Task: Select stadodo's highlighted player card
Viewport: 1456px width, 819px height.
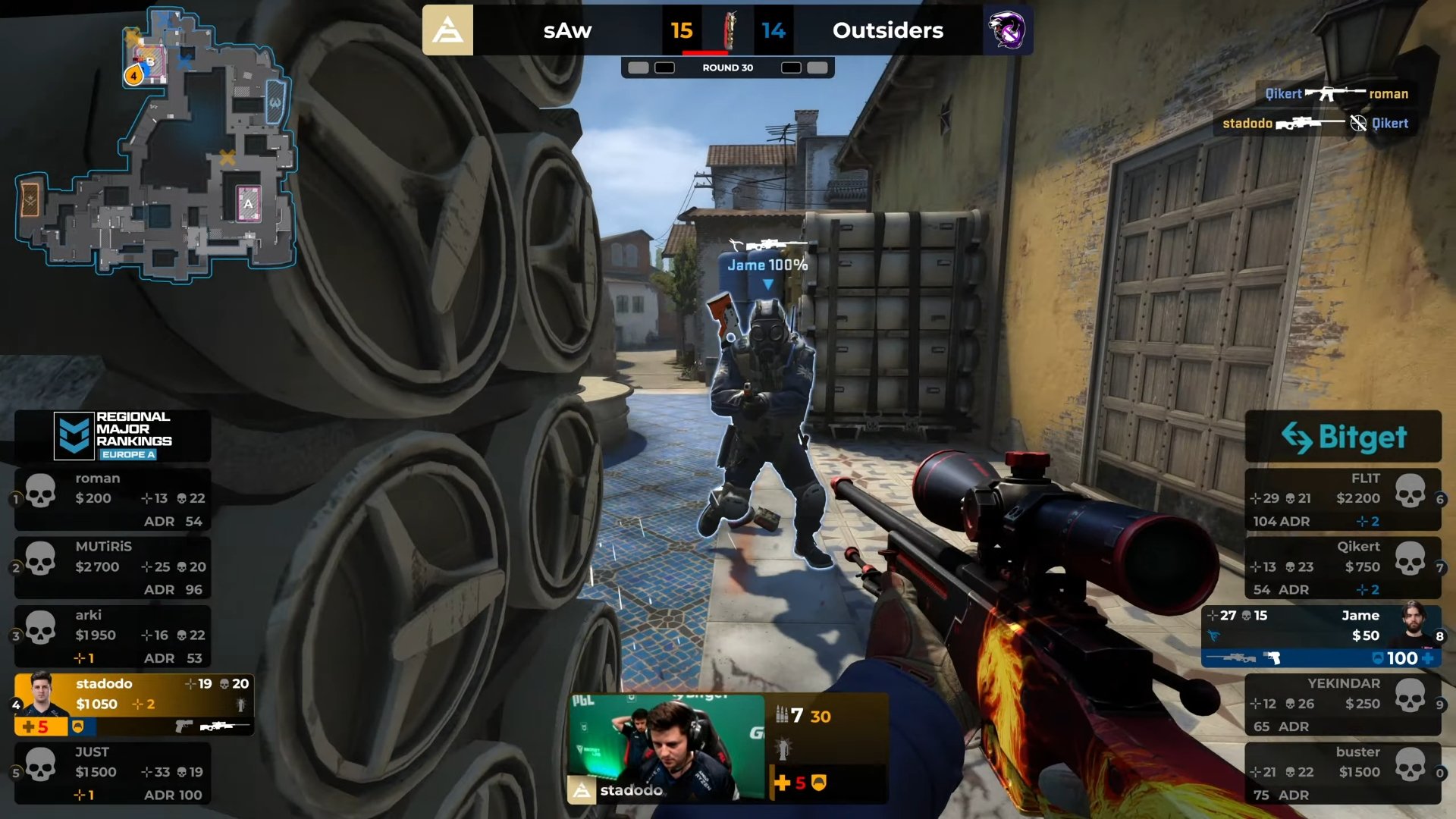Action: click(133, 704)
